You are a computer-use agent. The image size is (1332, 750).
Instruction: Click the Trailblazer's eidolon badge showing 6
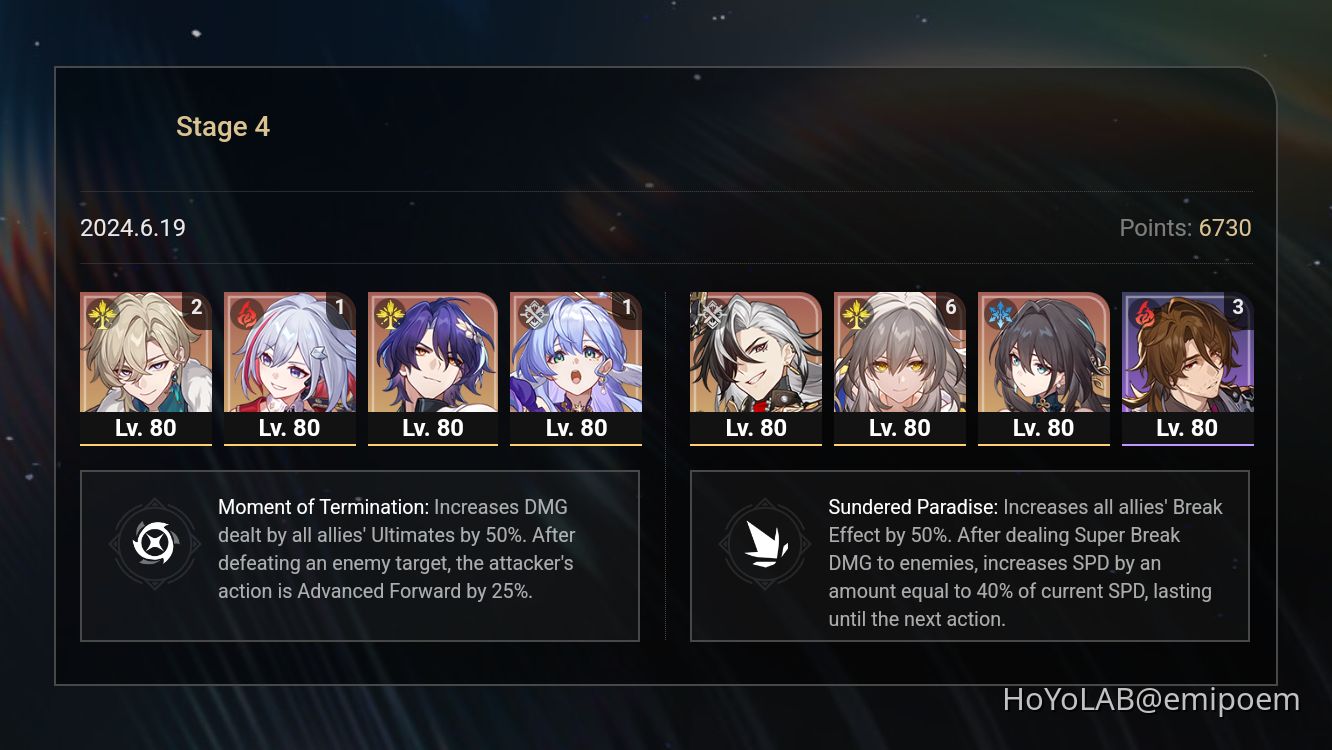(950, 307)
